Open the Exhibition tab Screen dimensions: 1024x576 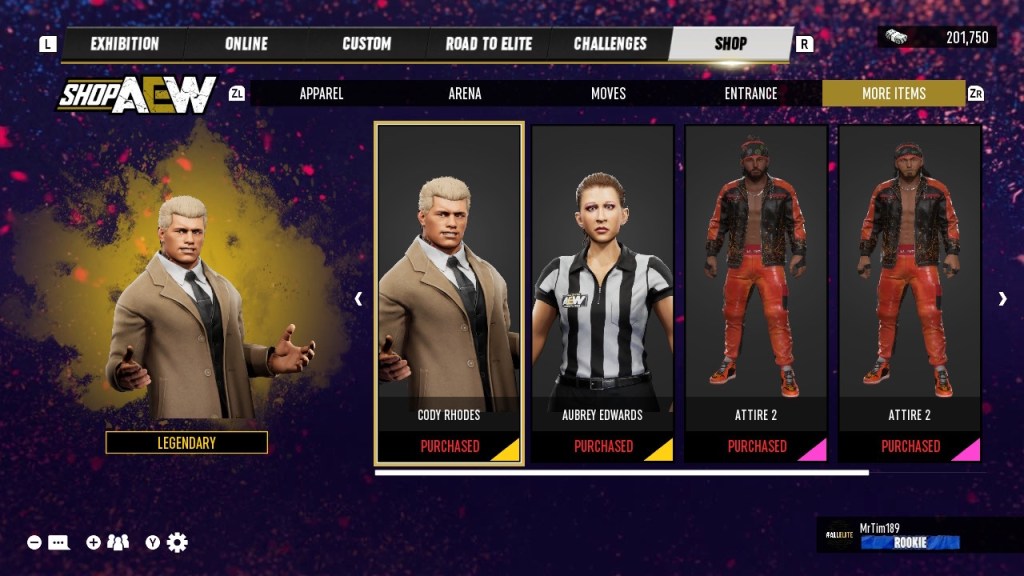[x=124, y=44]
